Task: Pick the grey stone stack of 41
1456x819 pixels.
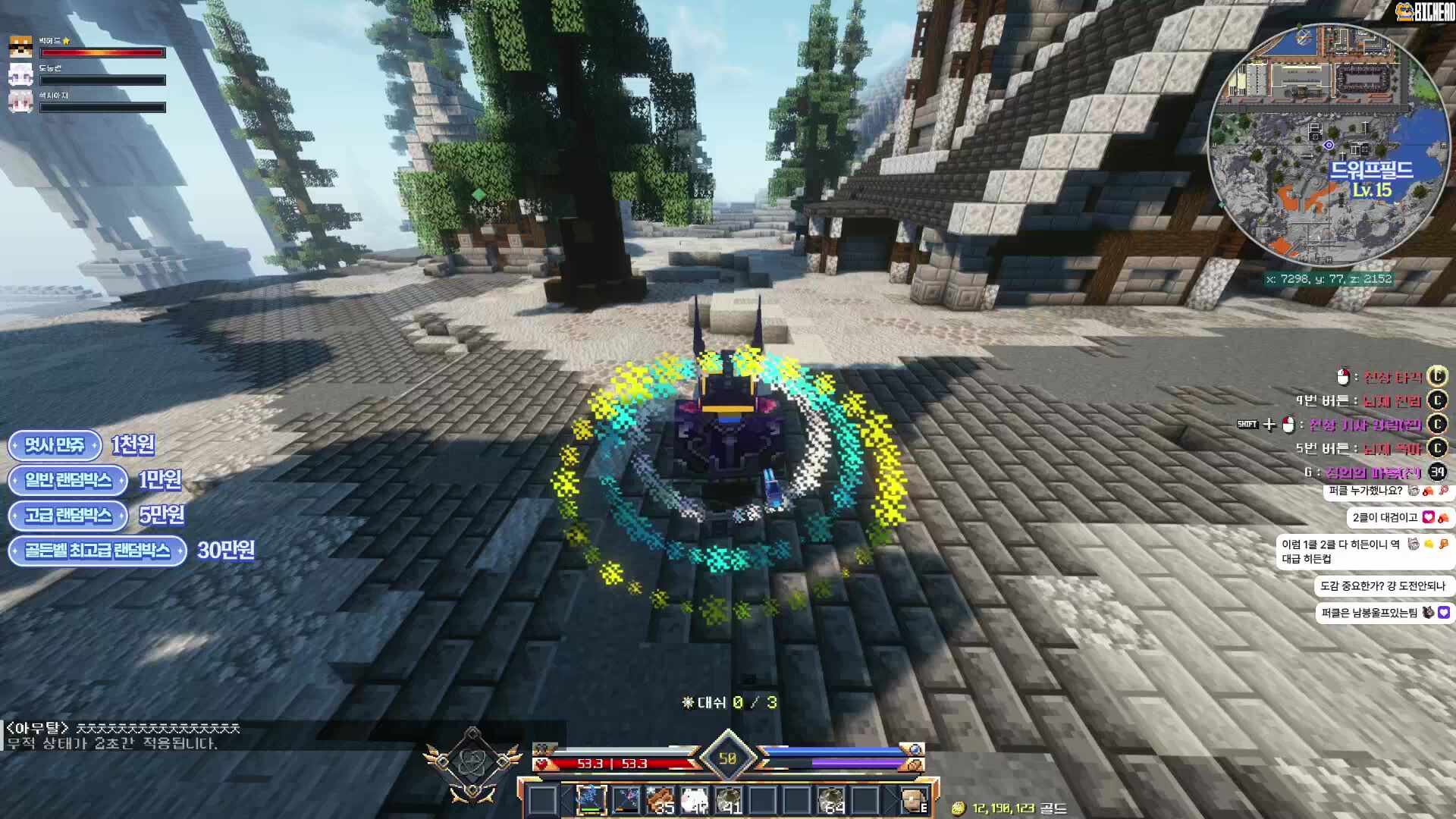Action: click(x=729, y=800)
